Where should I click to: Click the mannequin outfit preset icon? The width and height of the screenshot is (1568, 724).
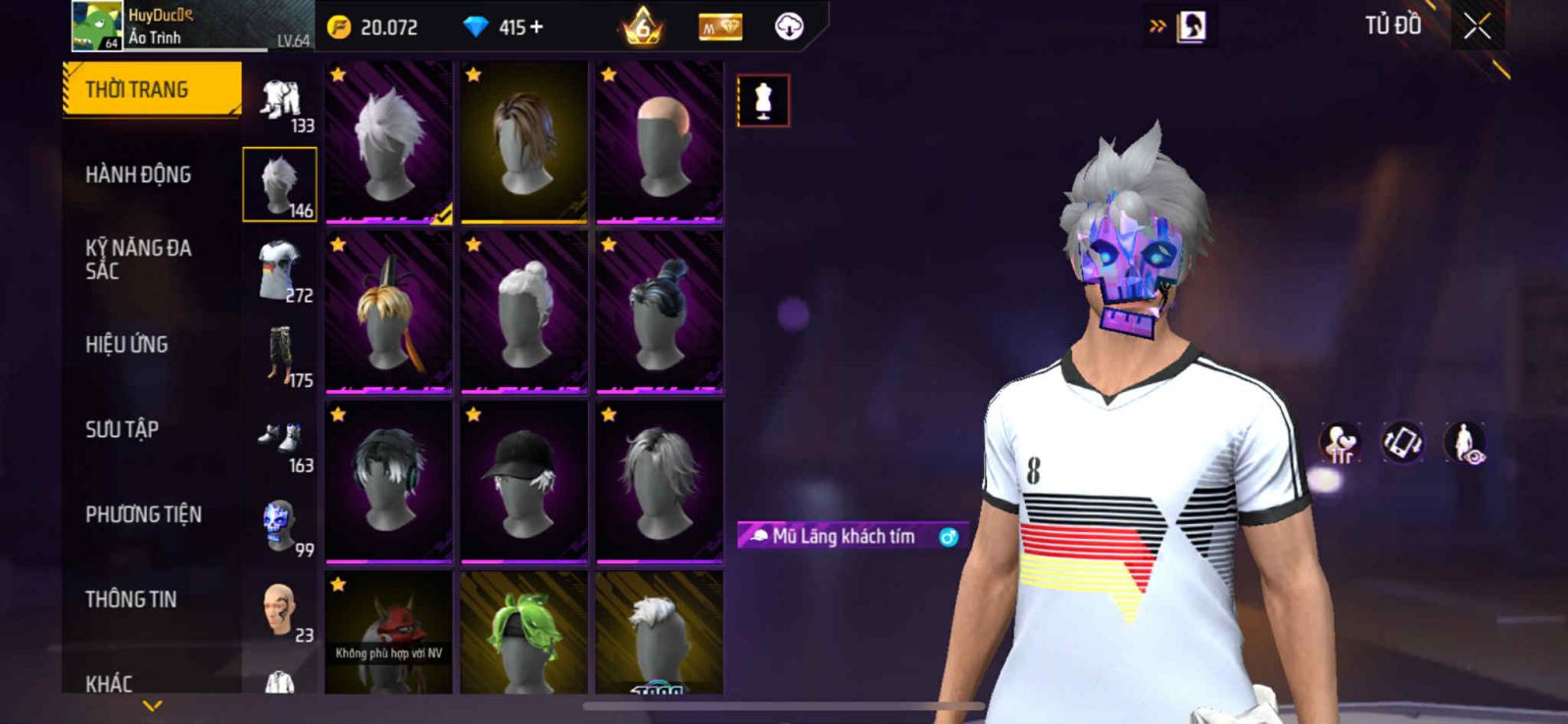(762, 100)
